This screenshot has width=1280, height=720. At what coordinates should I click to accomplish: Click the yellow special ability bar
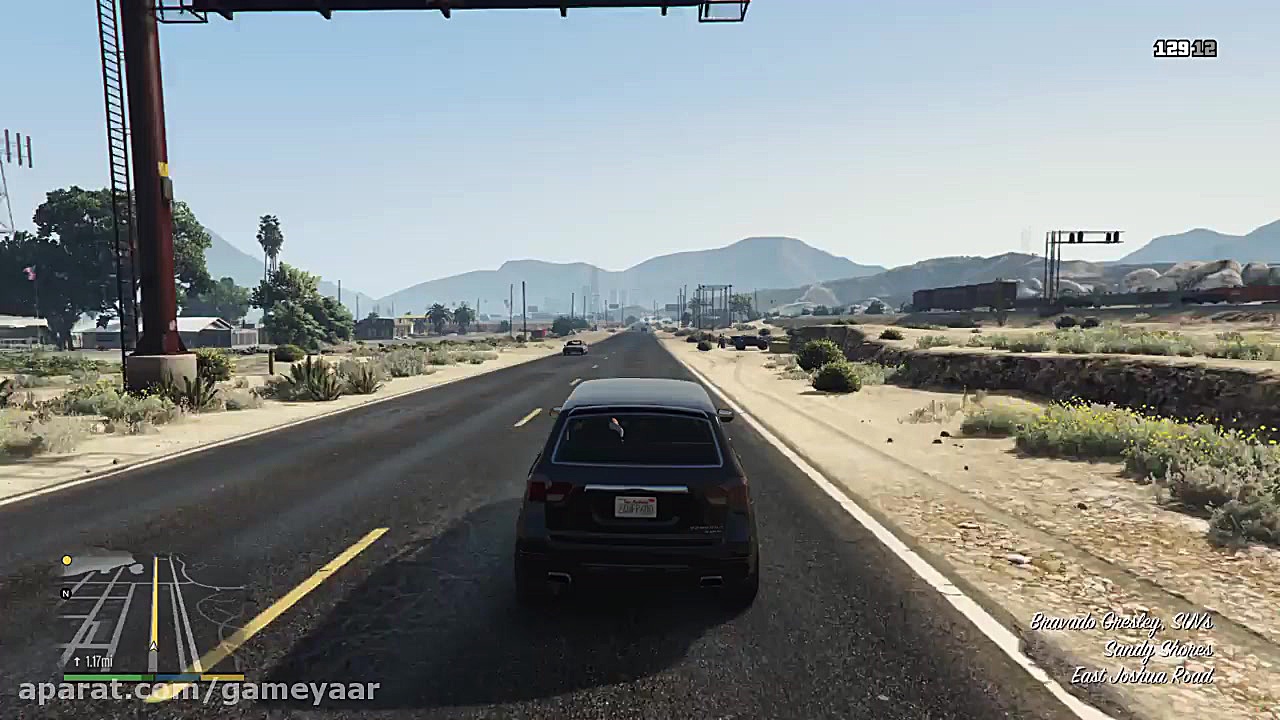(x=222, y=677)
